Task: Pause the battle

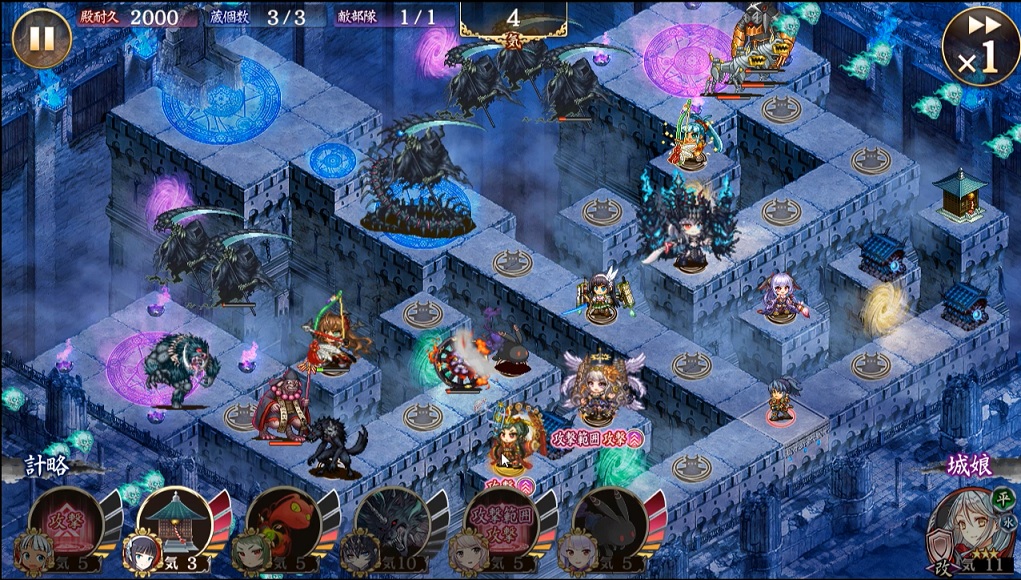Action: [x=41, y=38]
